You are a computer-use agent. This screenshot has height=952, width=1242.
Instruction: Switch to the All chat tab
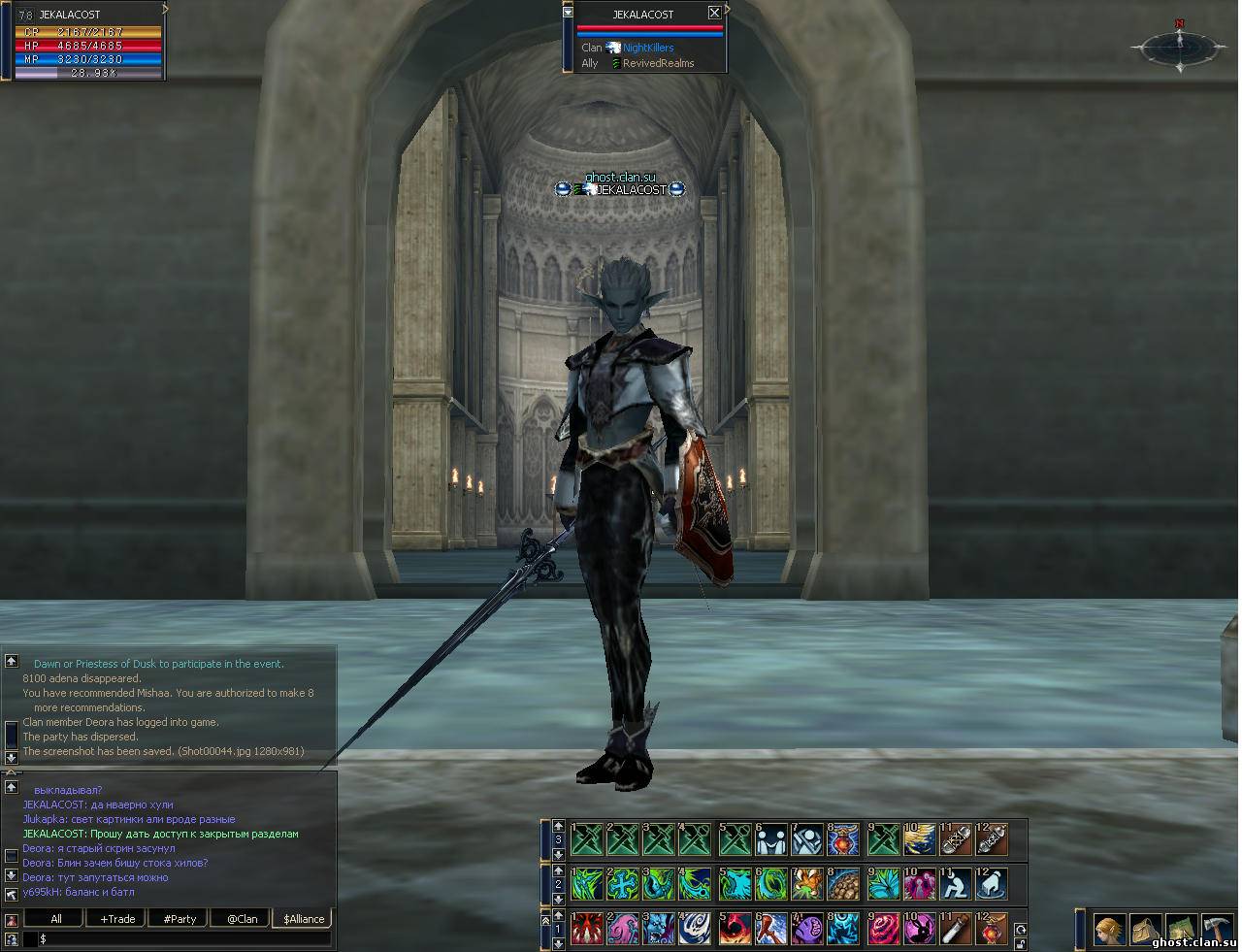[x=55, y=918]
